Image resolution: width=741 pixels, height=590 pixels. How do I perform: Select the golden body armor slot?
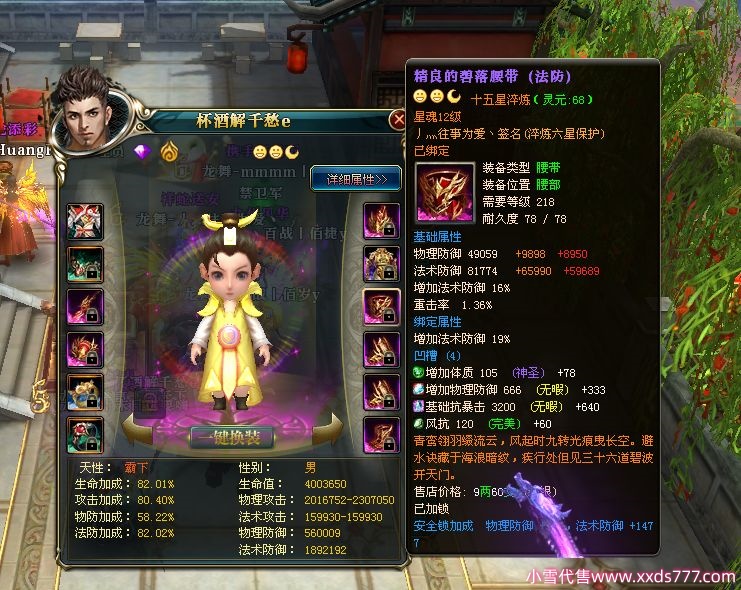point(381,264)
